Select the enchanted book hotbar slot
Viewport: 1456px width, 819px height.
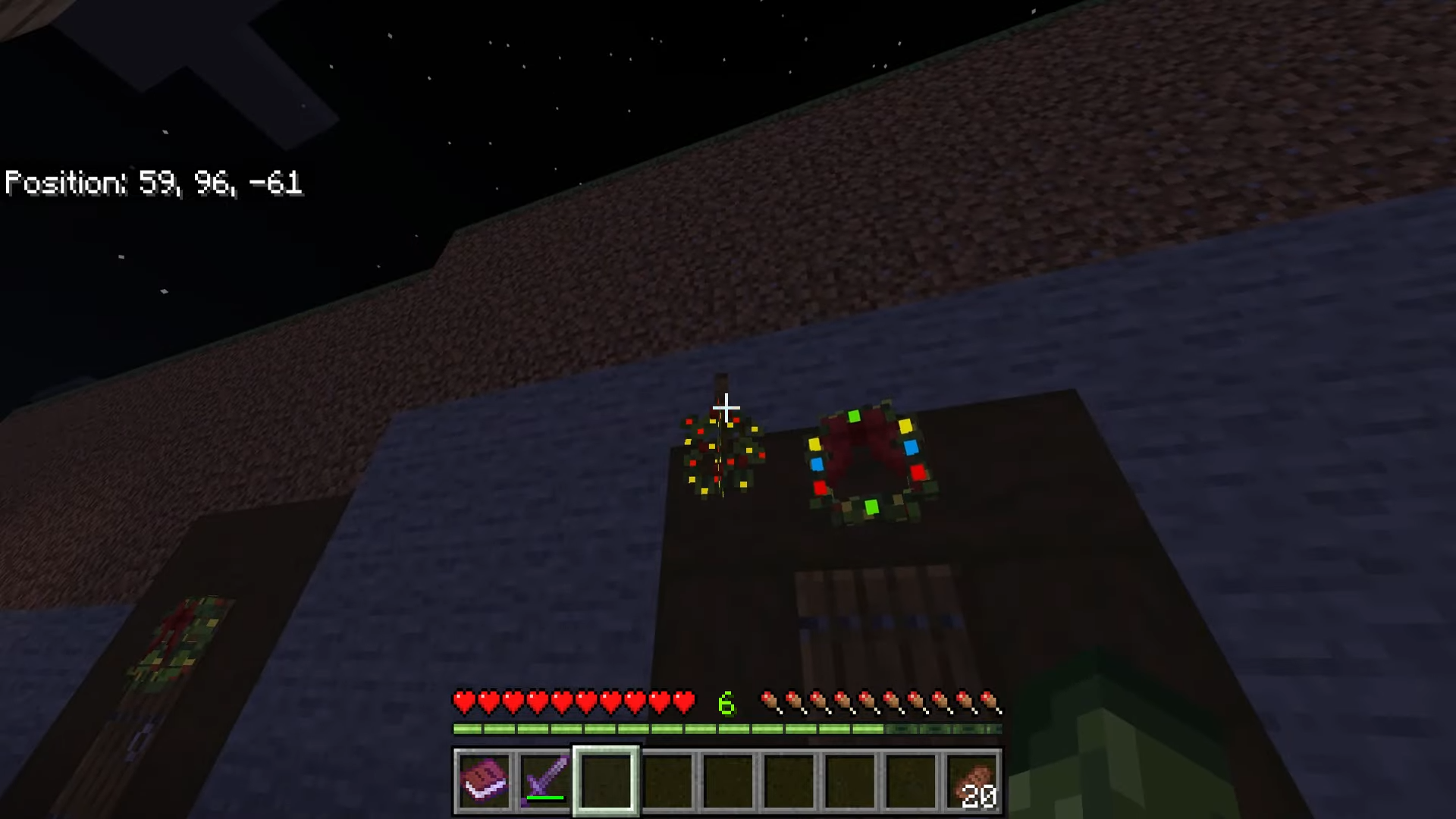(485, 780)
